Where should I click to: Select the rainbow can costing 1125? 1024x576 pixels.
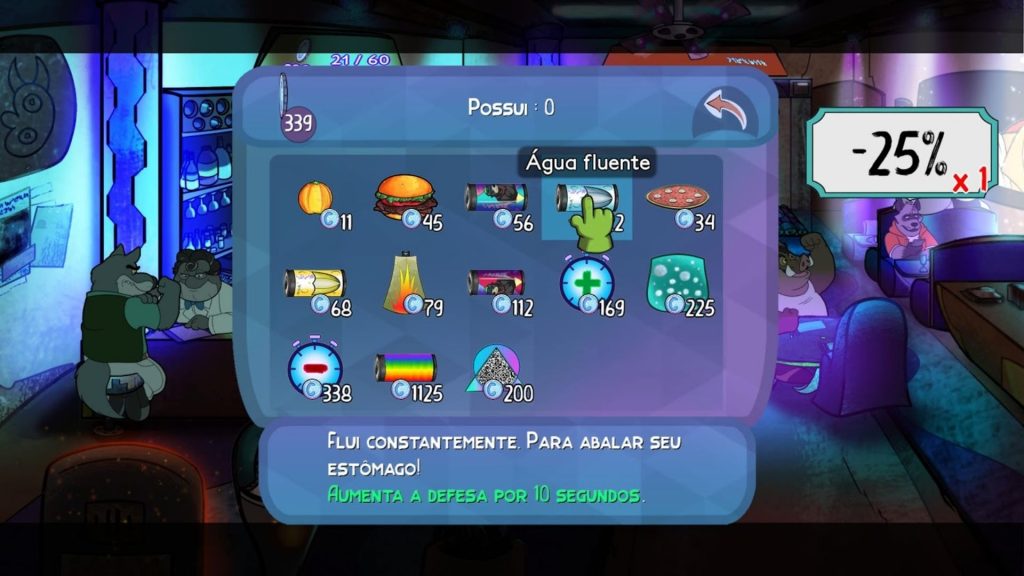405,370
